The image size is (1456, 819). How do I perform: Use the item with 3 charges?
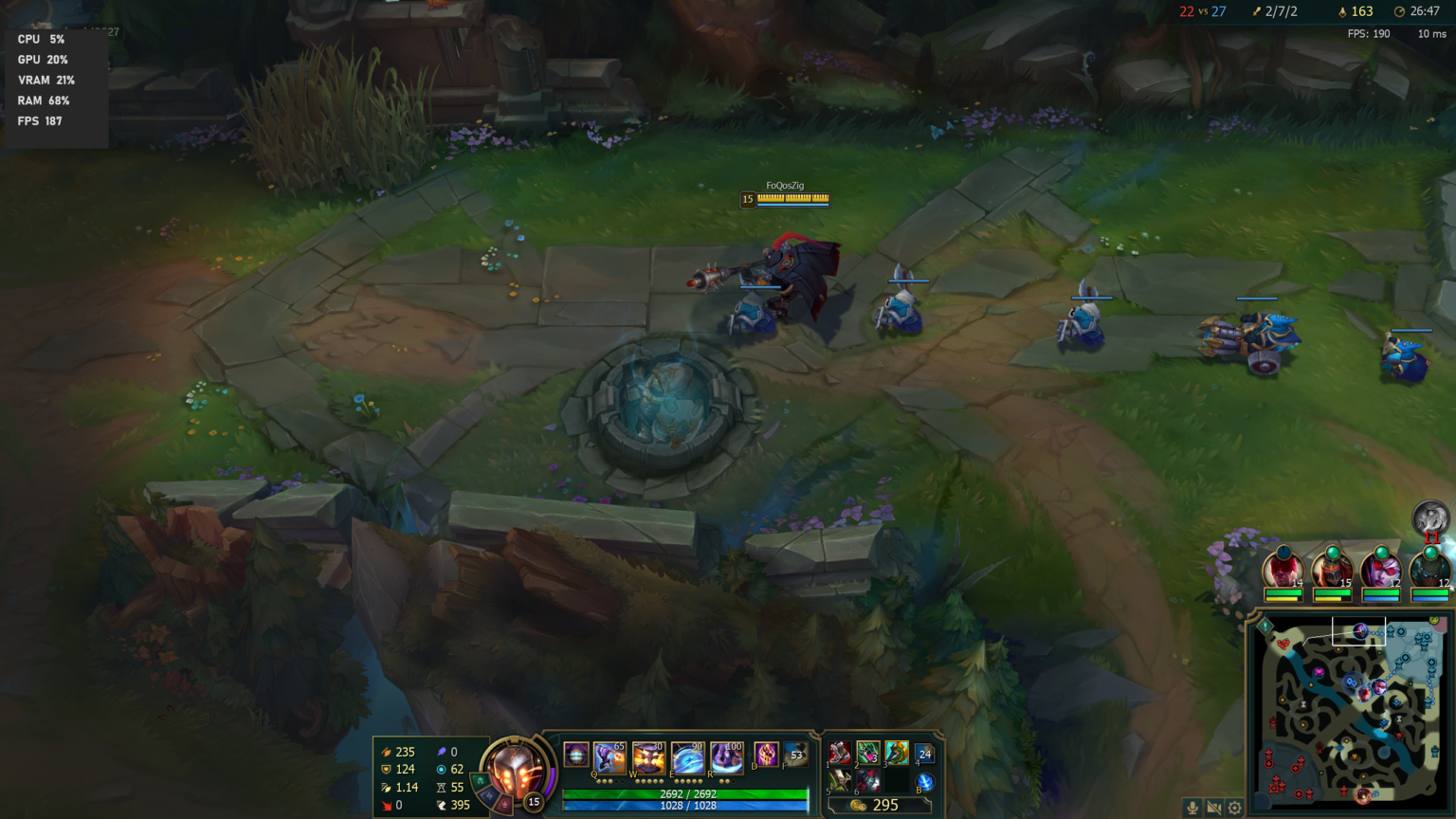870,754
